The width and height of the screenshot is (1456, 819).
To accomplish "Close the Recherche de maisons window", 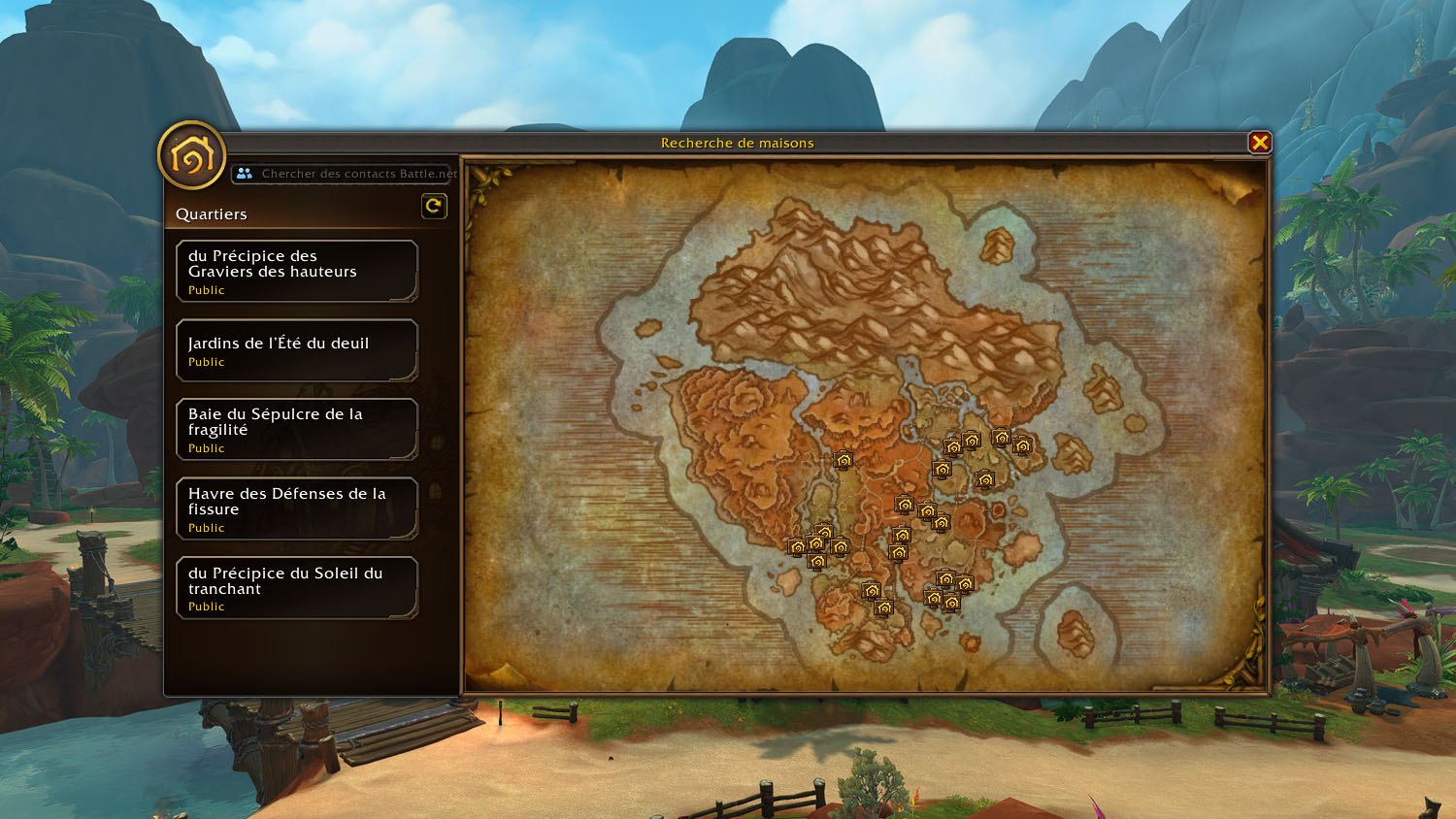I will click(x=1259, y=143).
